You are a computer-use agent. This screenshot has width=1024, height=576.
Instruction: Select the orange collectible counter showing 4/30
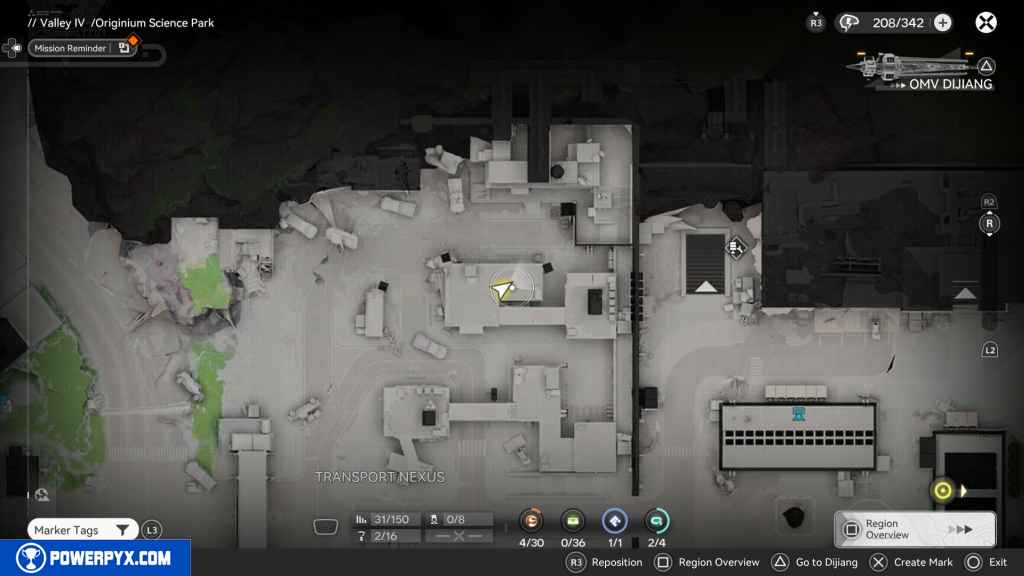[x=530, y=520]
